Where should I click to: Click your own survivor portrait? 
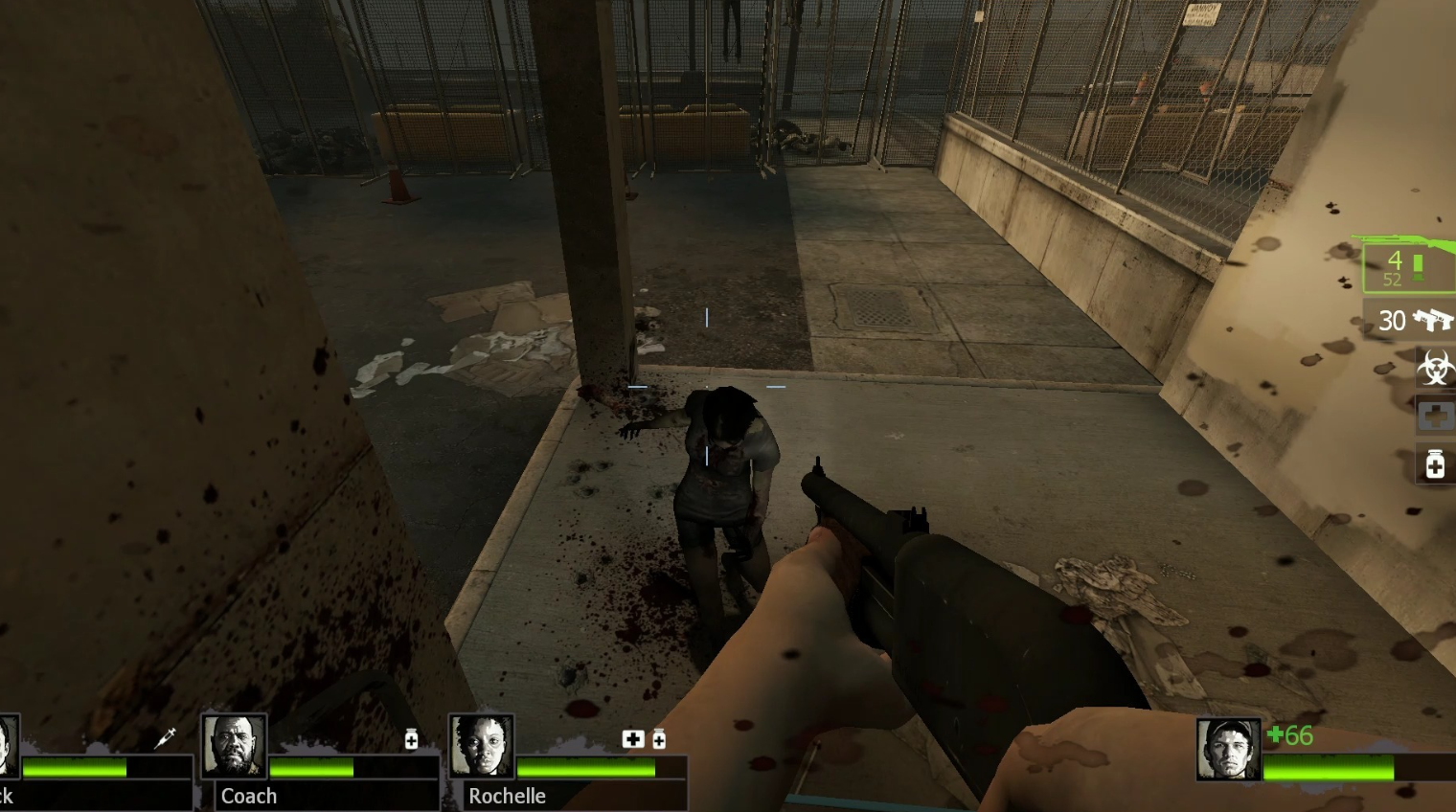[1228, 749]
